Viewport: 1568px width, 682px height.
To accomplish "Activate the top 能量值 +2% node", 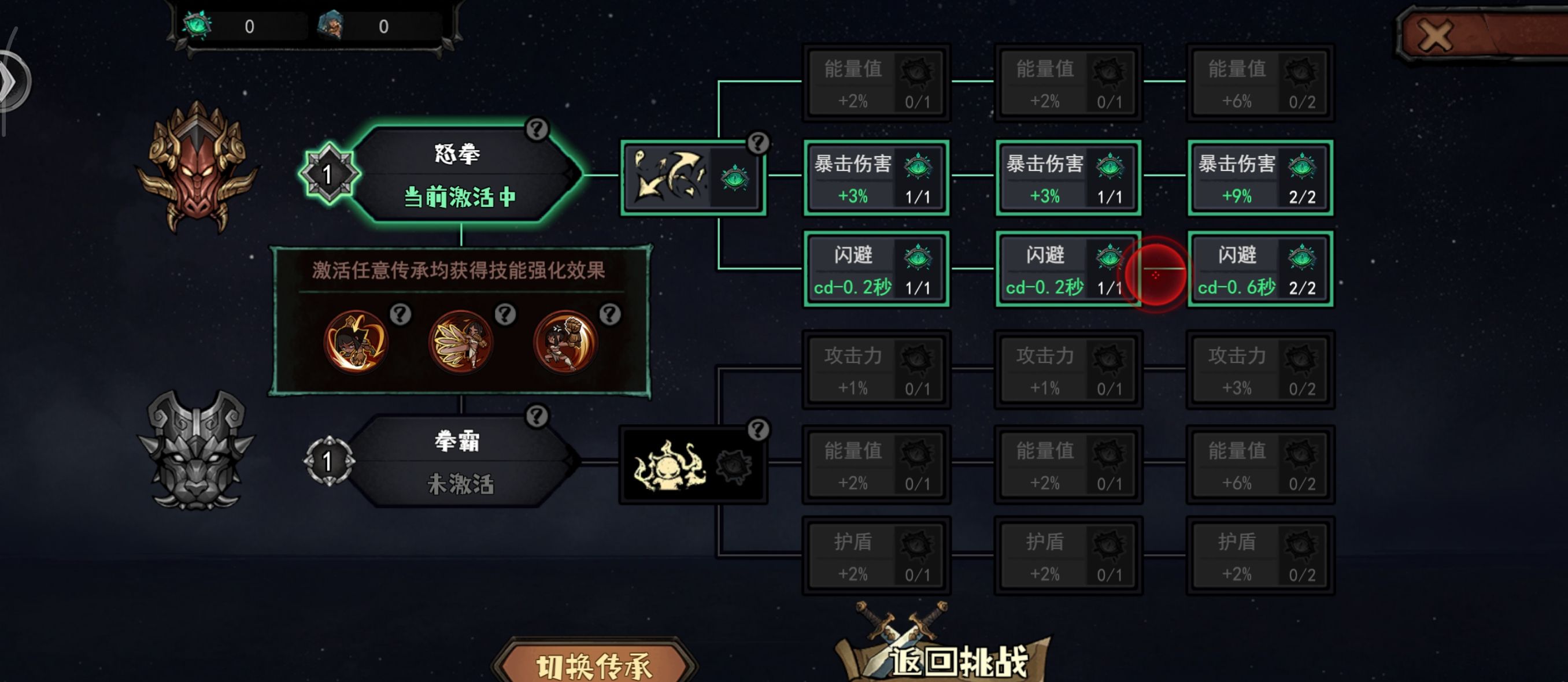I will 877,85.
